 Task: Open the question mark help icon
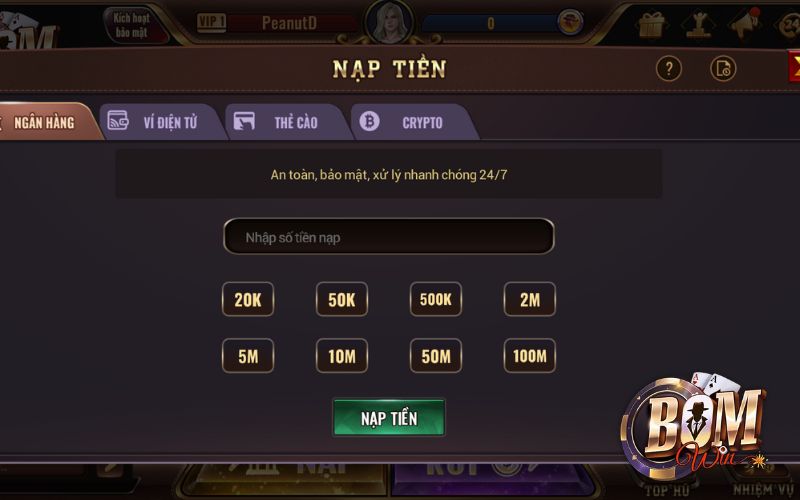668,69
